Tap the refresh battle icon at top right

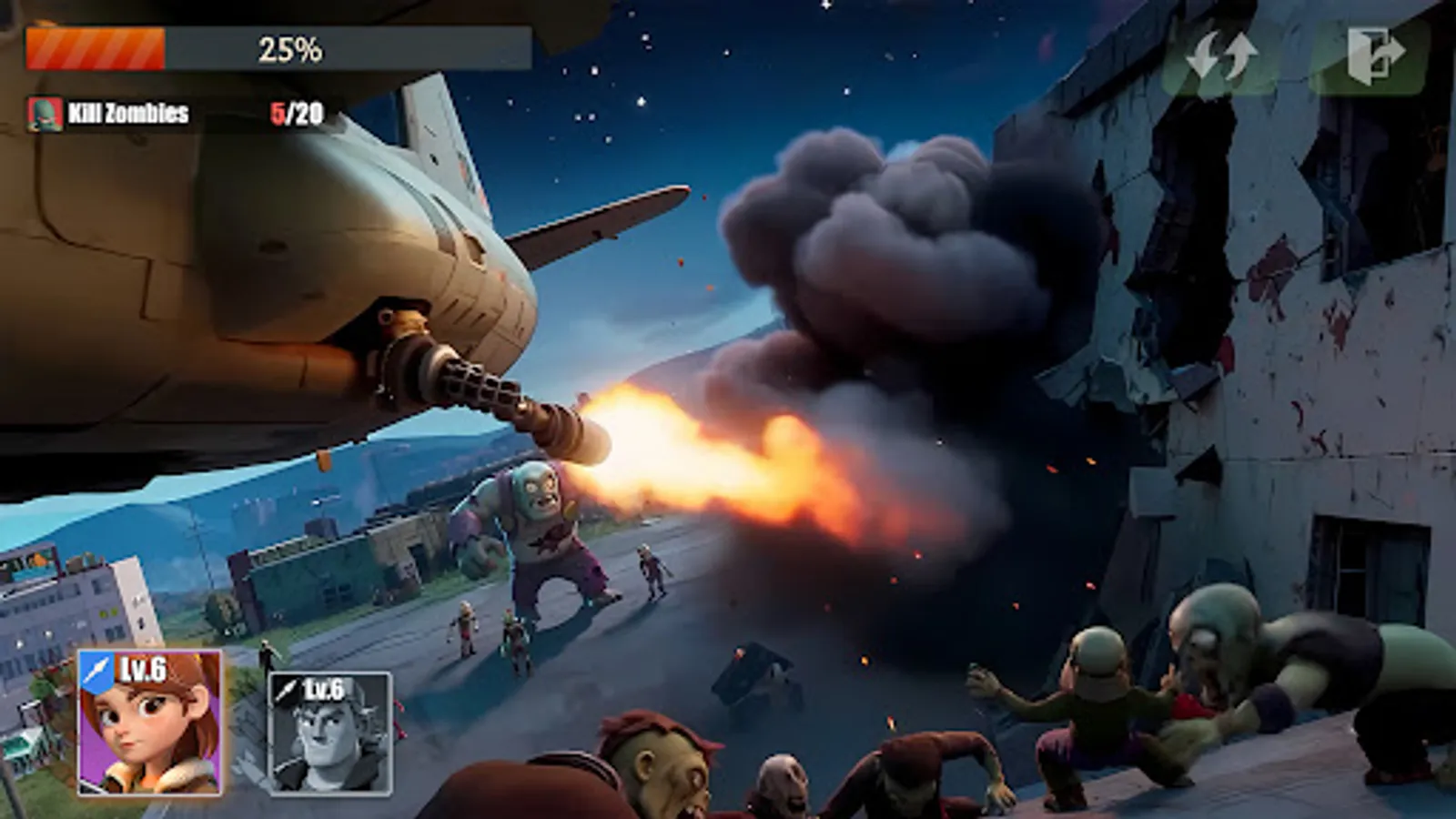[1223, 57]
